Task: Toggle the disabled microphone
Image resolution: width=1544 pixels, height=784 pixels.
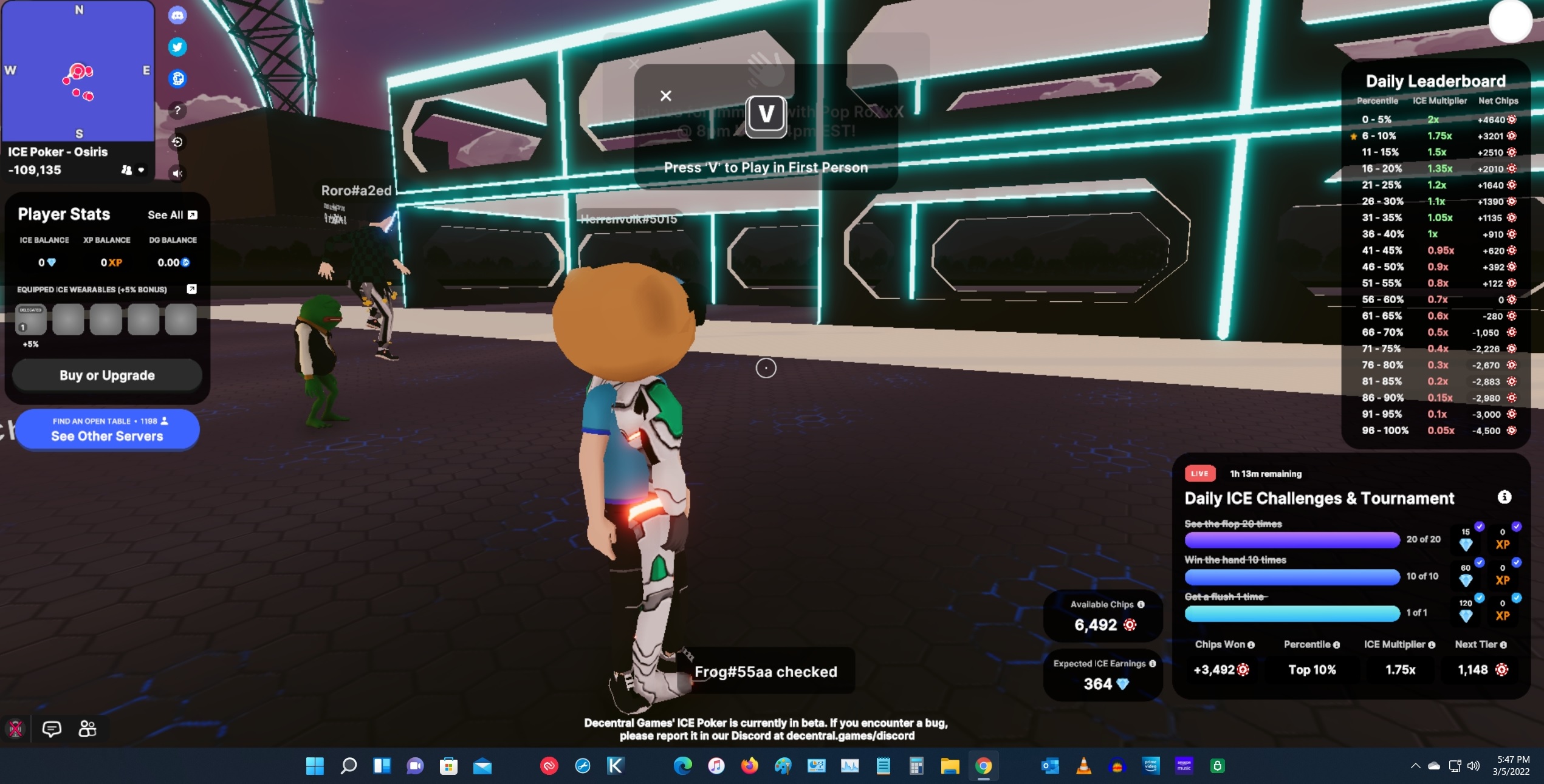Action: [x=16, y=729]
